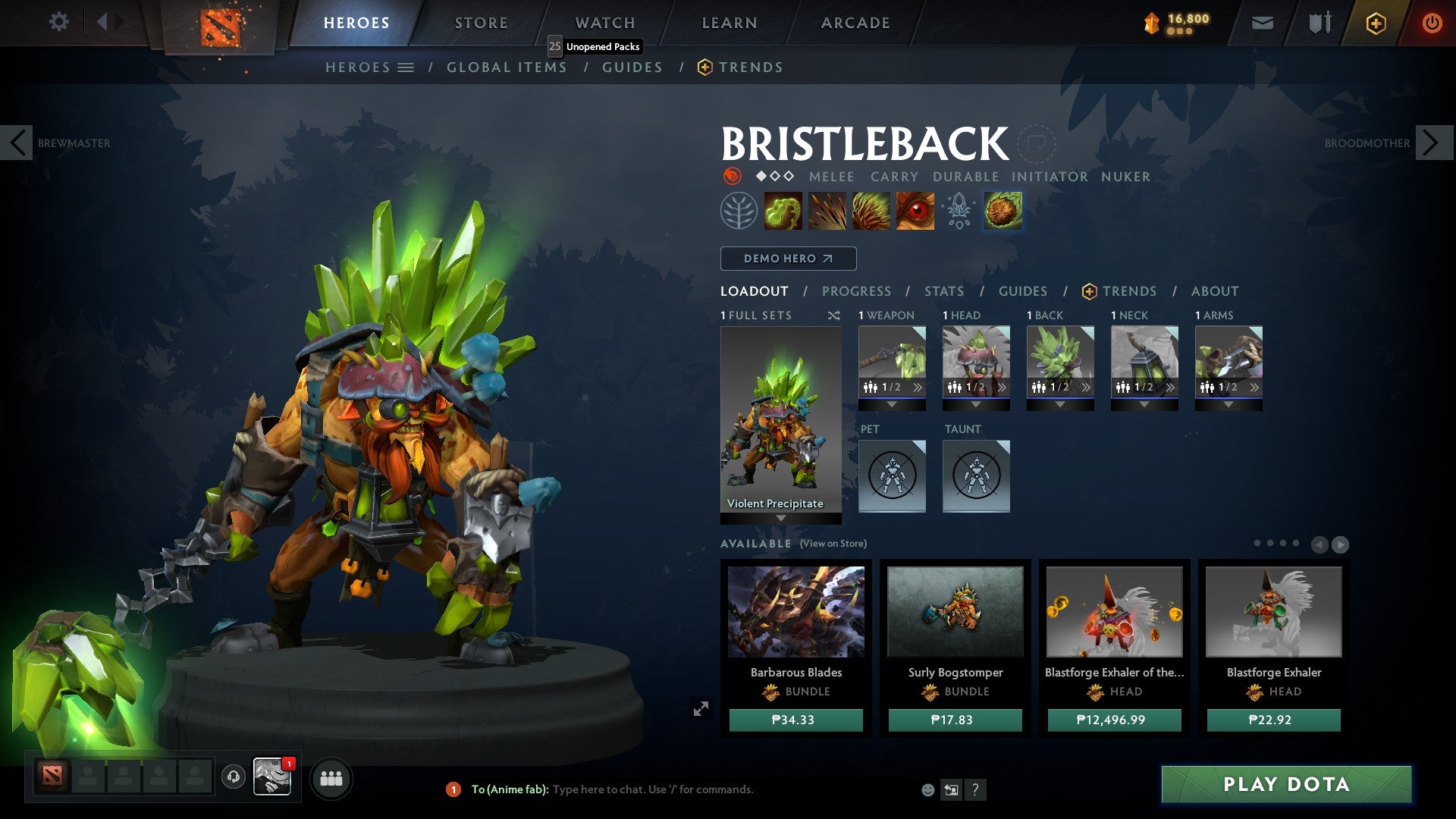
Task: Open the heroes hamburger menu beside HEROES
Action: coord(407,67)
